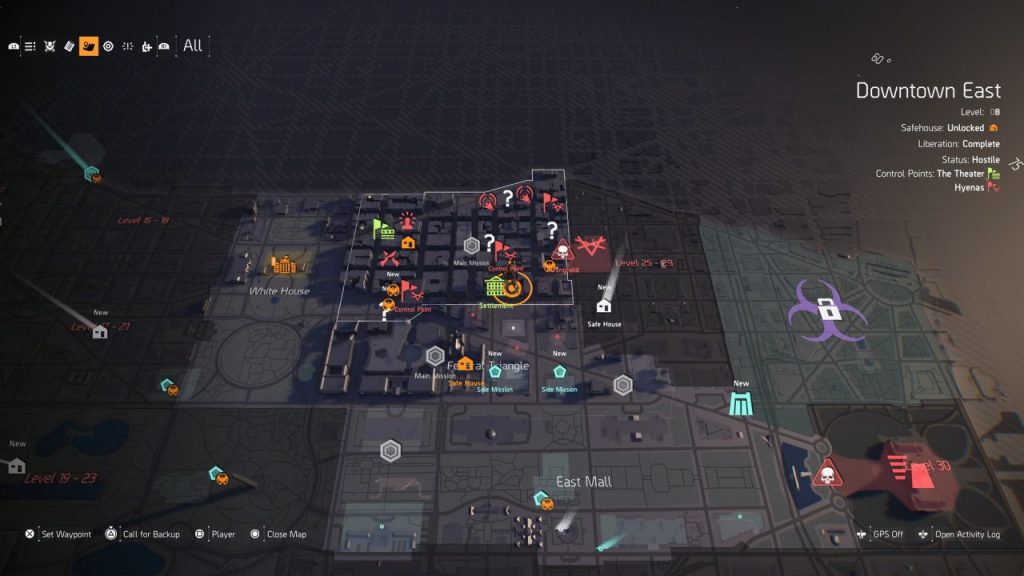Open the purple biohazard Dark Zone marker

pos(826,309)
